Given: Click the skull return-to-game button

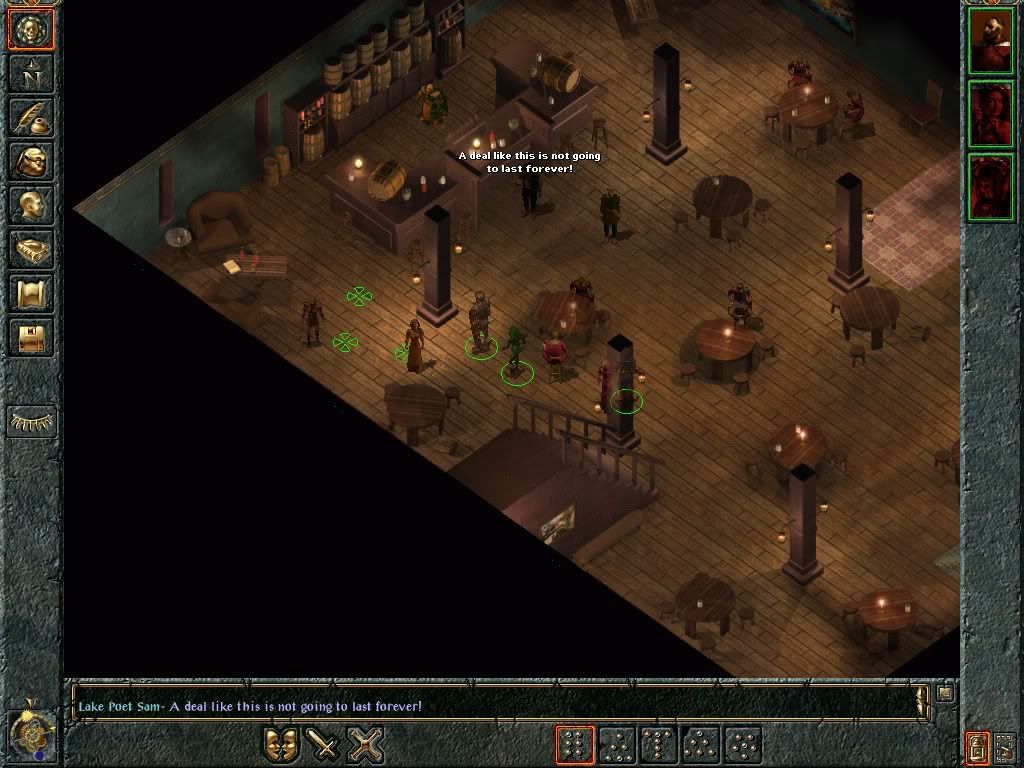Looking at the screenshot, I should pos(31,29).
